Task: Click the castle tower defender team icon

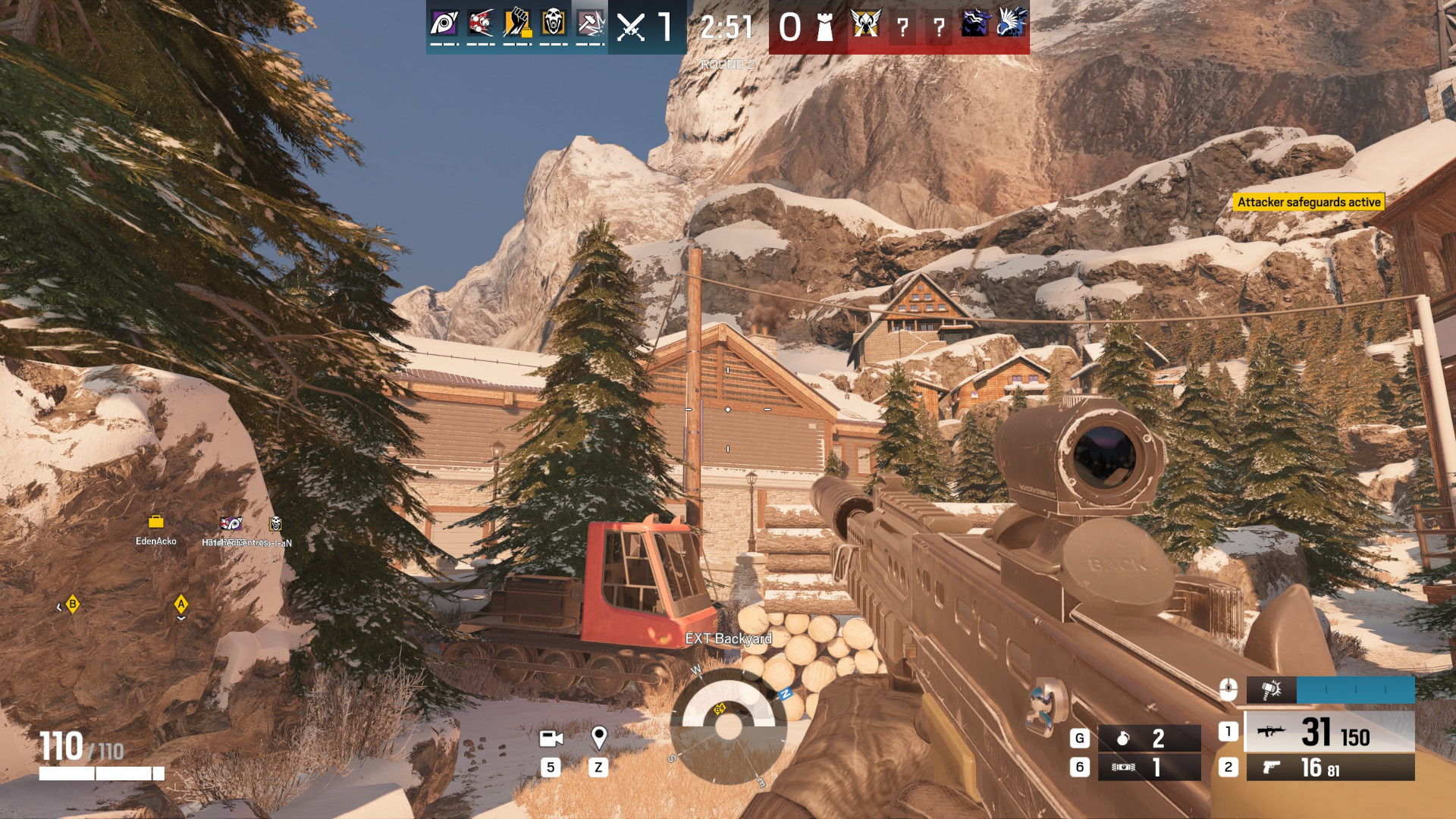Action: pos(824,28)
